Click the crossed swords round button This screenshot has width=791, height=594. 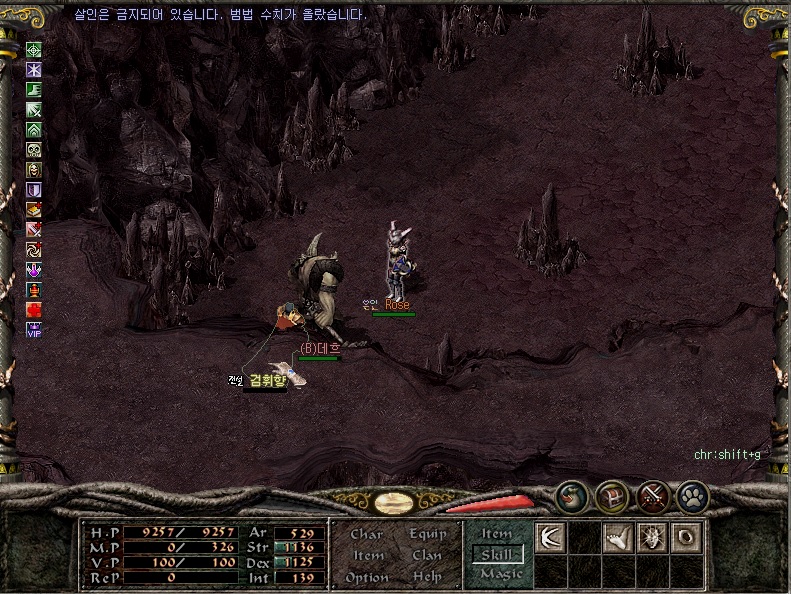point(653,496)
